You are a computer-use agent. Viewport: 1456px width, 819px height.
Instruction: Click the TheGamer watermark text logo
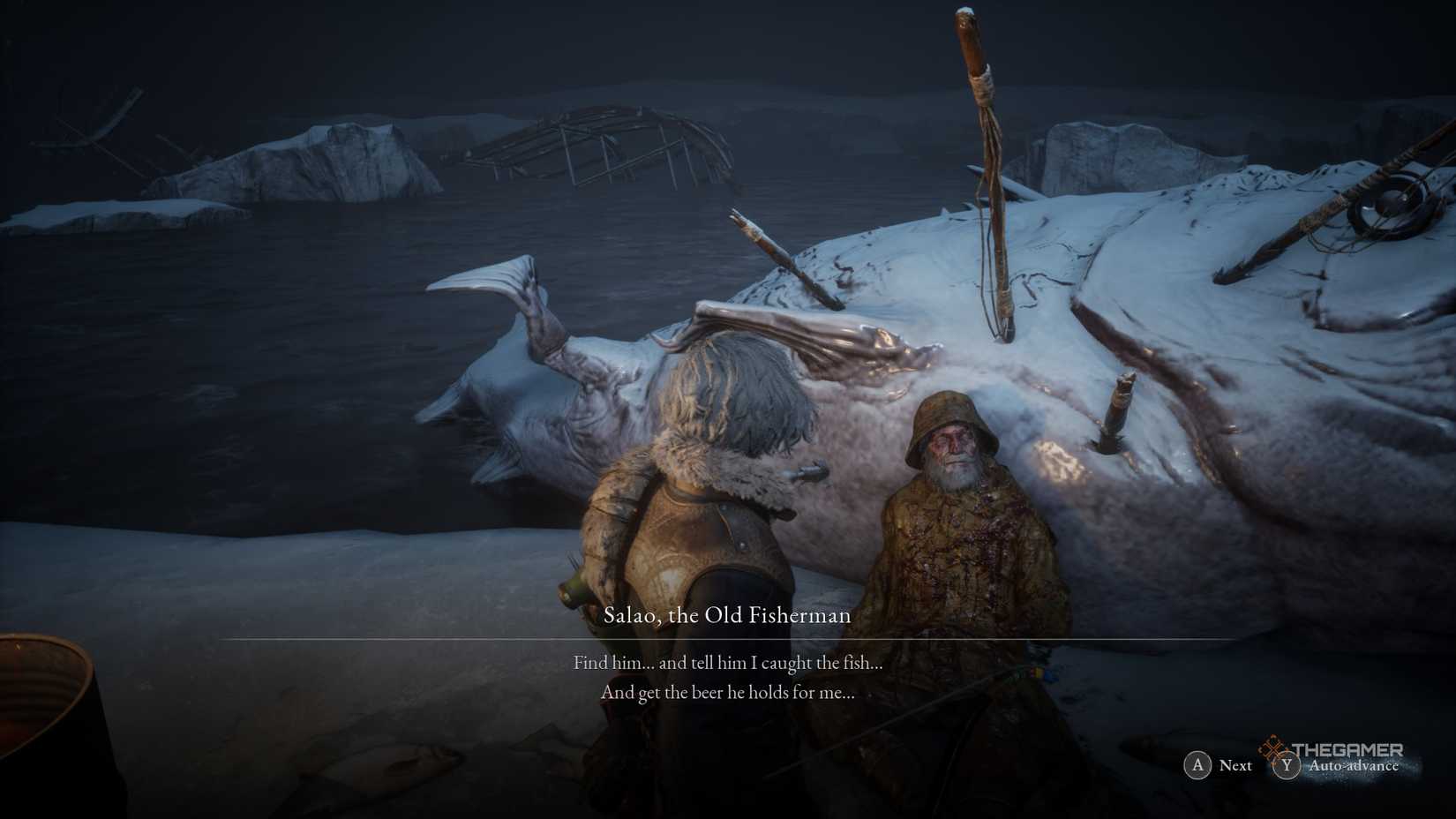point(1348,749)
